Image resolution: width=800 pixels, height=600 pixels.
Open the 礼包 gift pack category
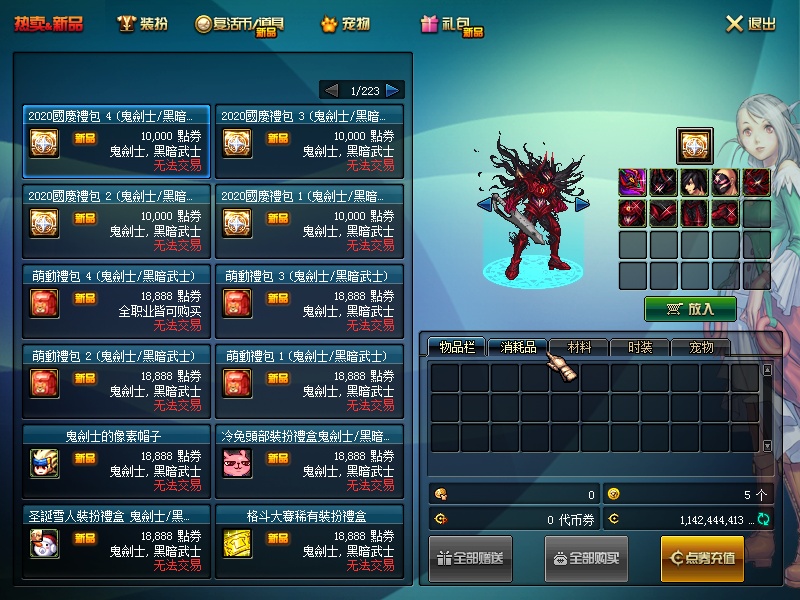(453, 25)
